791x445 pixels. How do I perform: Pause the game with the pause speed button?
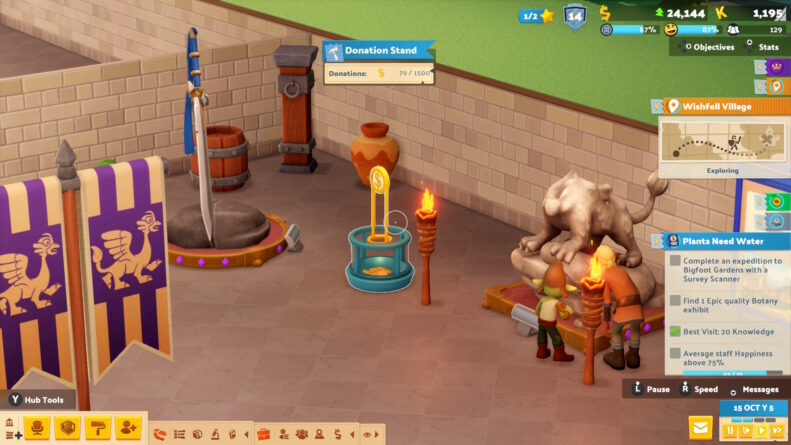coord(730,430)
